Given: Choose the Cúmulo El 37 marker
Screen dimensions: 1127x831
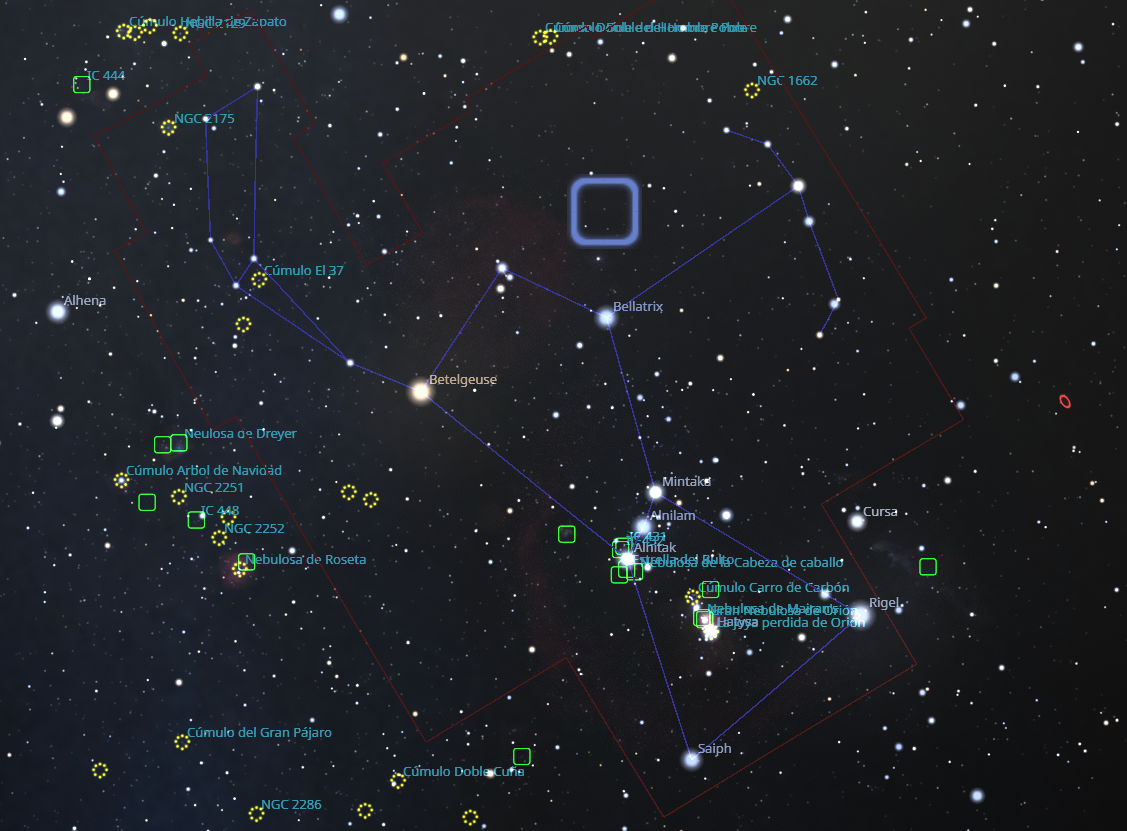Looking at the screenshot, I should [x=259, y=280].
